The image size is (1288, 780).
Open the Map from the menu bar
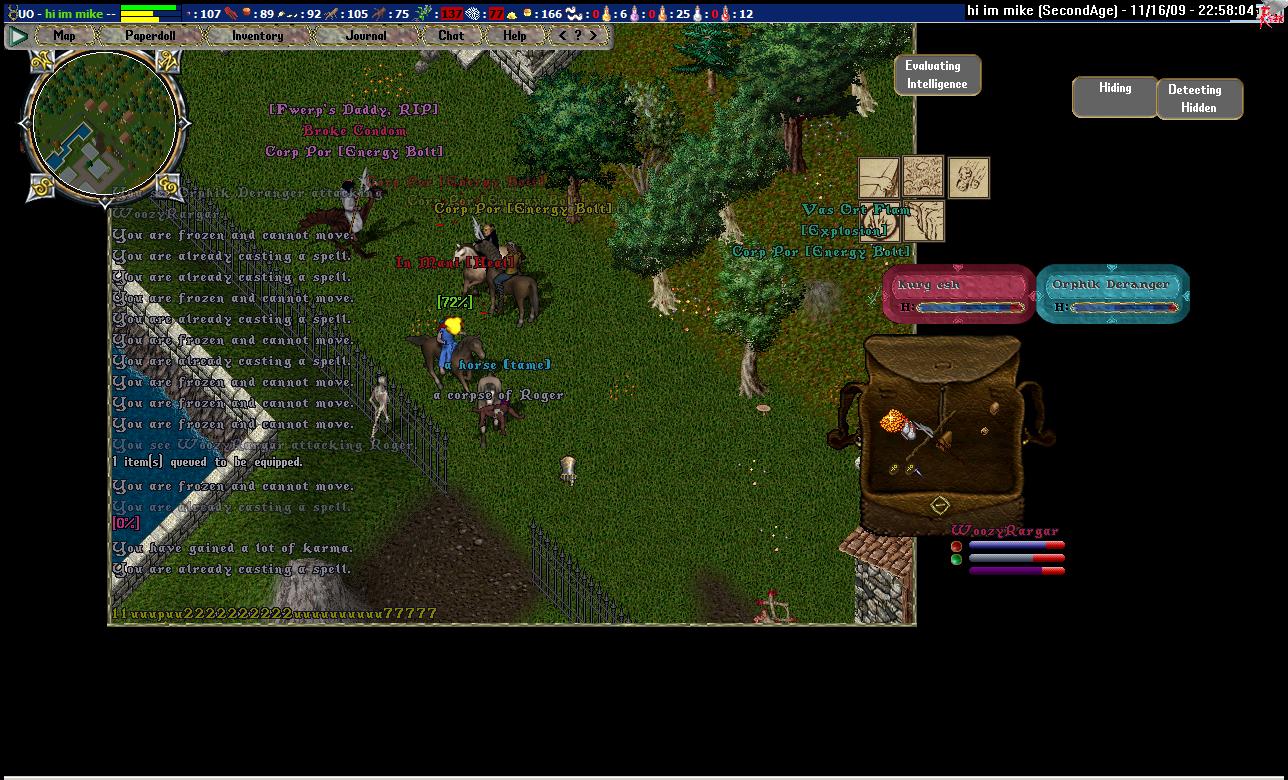click(x=64, y=36)
